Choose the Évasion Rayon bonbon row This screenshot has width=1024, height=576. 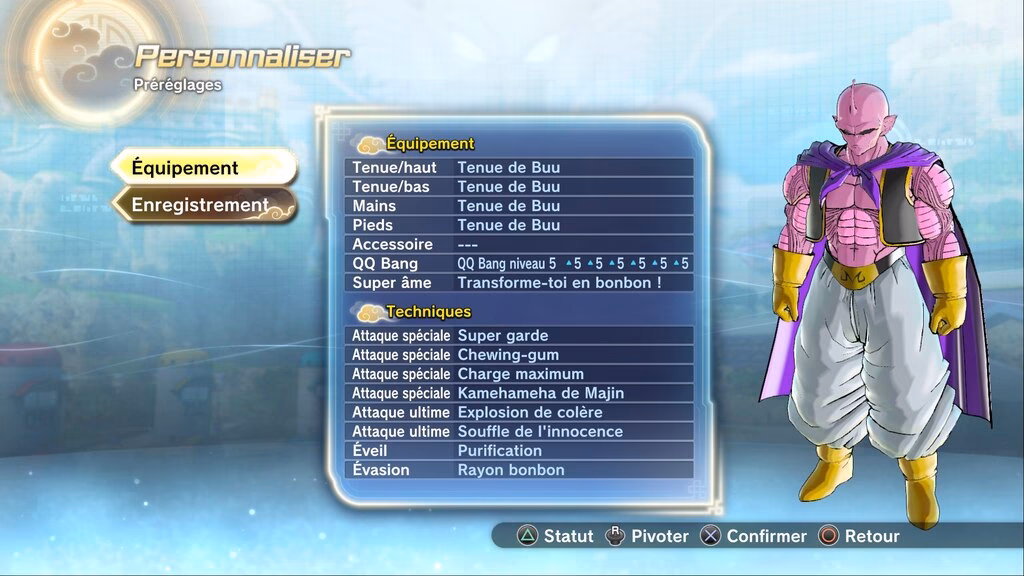(x=519, y=470)
